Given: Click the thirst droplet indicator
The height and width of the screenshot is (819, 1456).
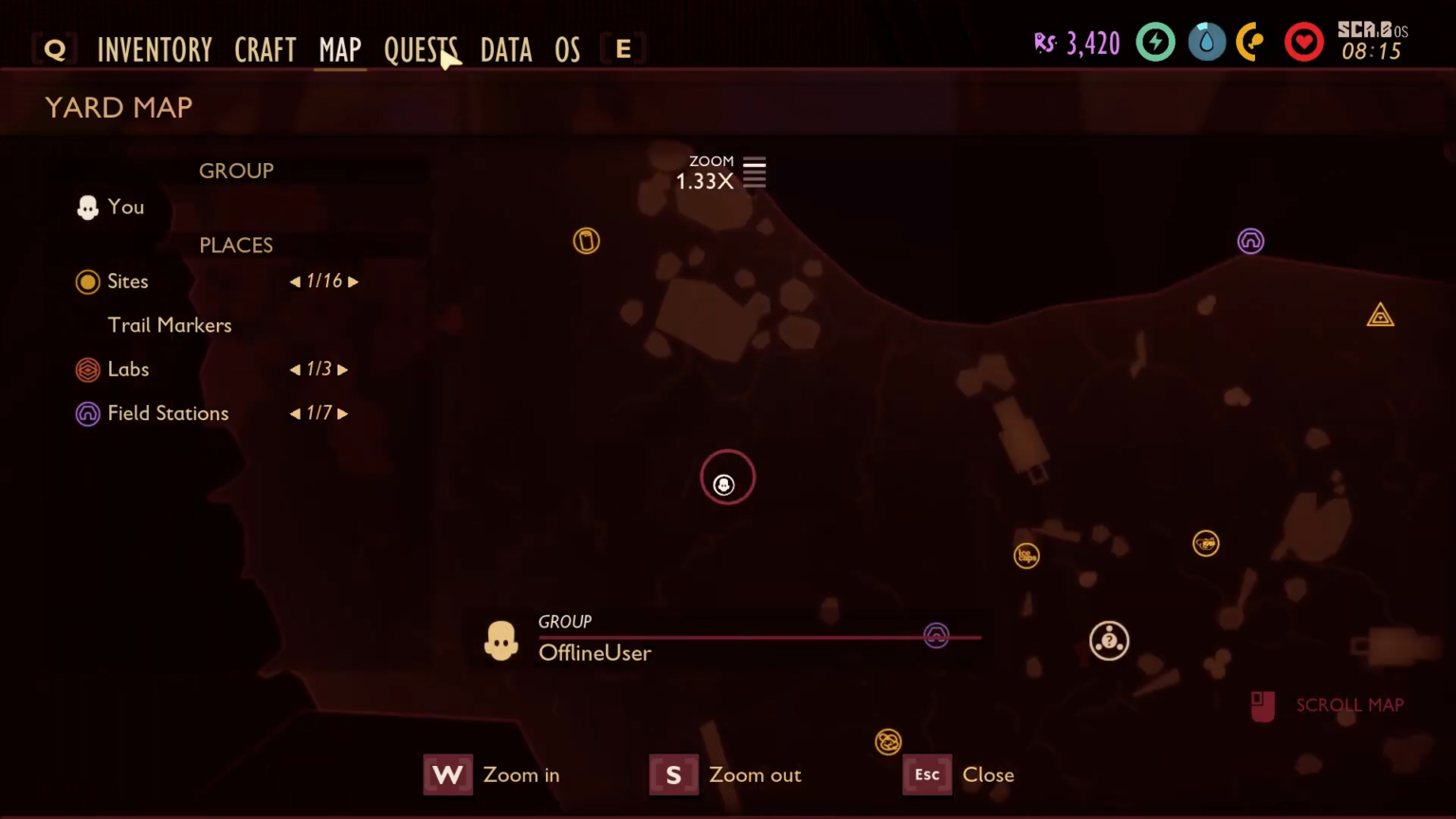Looking at the screenshot, I should pos(1207,42).
